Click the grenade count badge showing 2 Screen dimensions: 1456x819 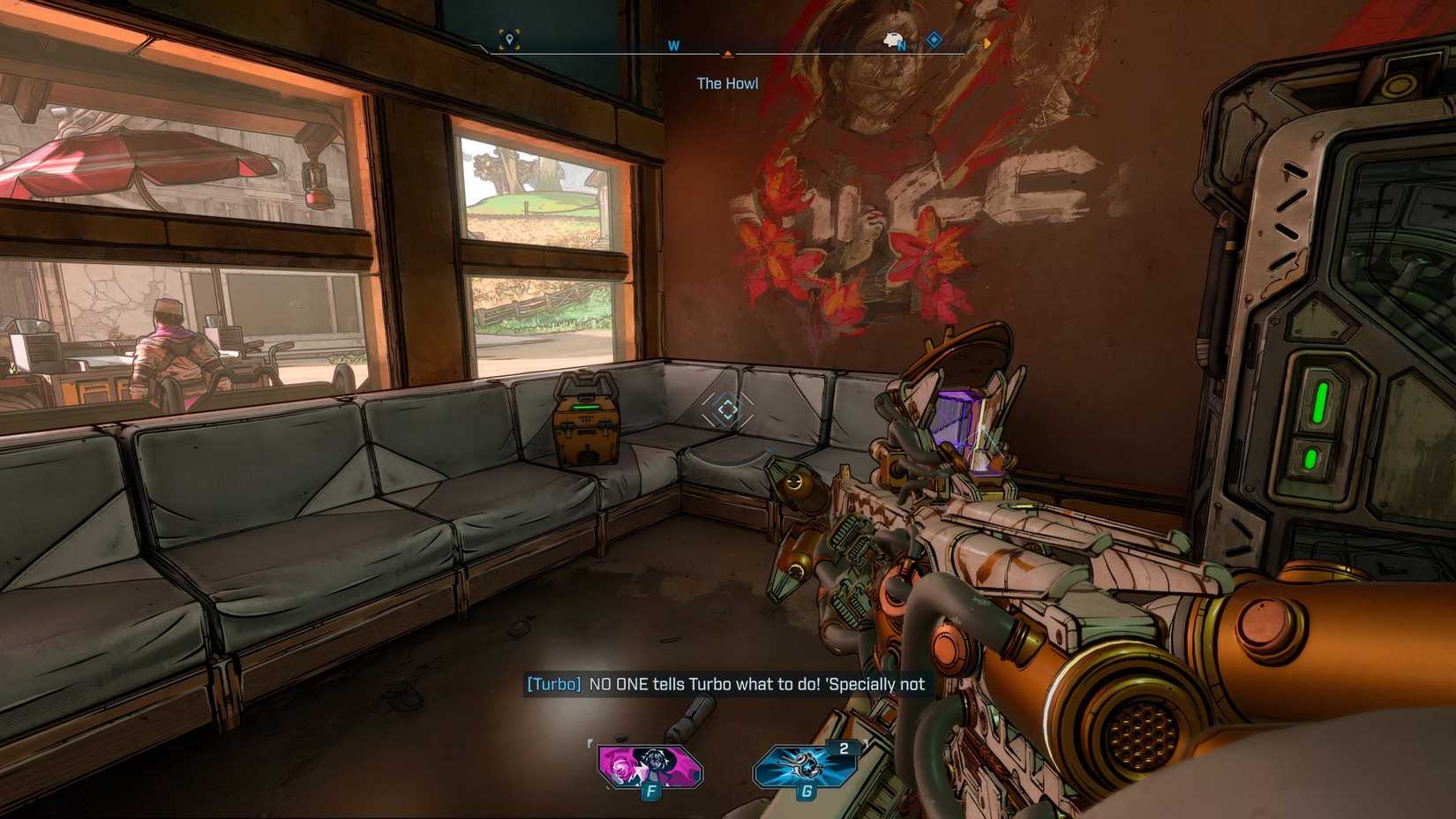(845, 747)
